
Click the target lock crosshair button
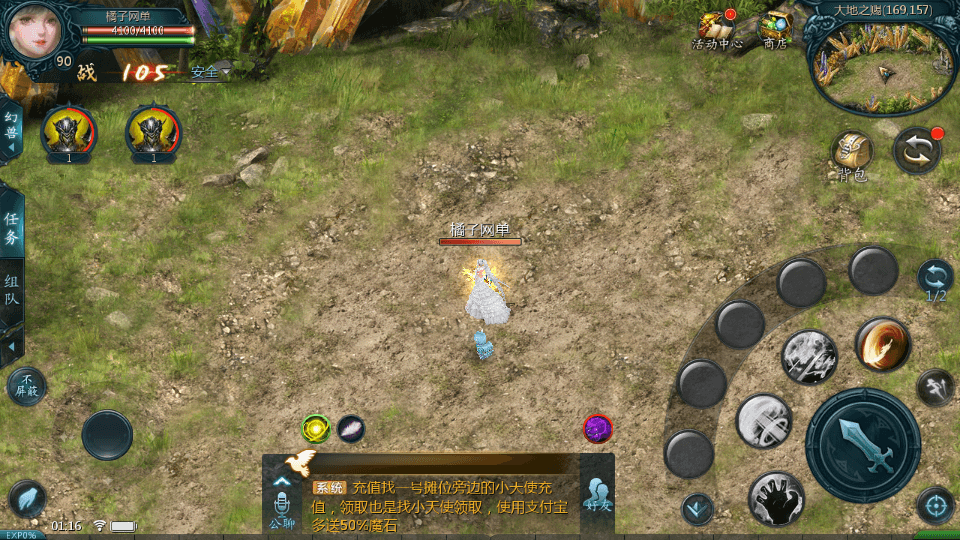(935, 505)
